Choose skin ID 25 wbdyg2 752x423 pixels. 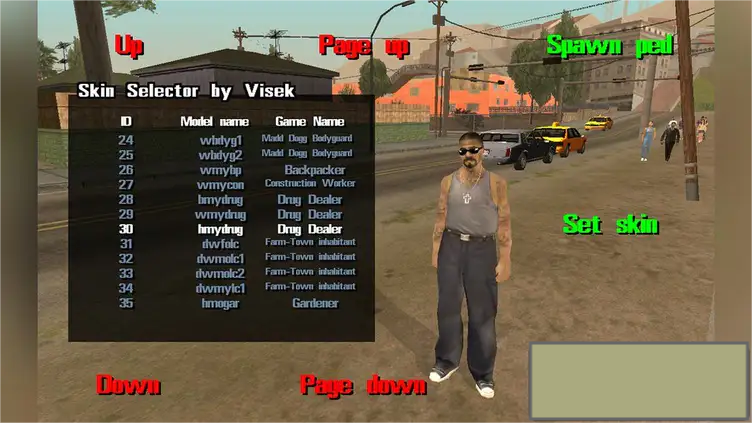click(x=221, y=155)
